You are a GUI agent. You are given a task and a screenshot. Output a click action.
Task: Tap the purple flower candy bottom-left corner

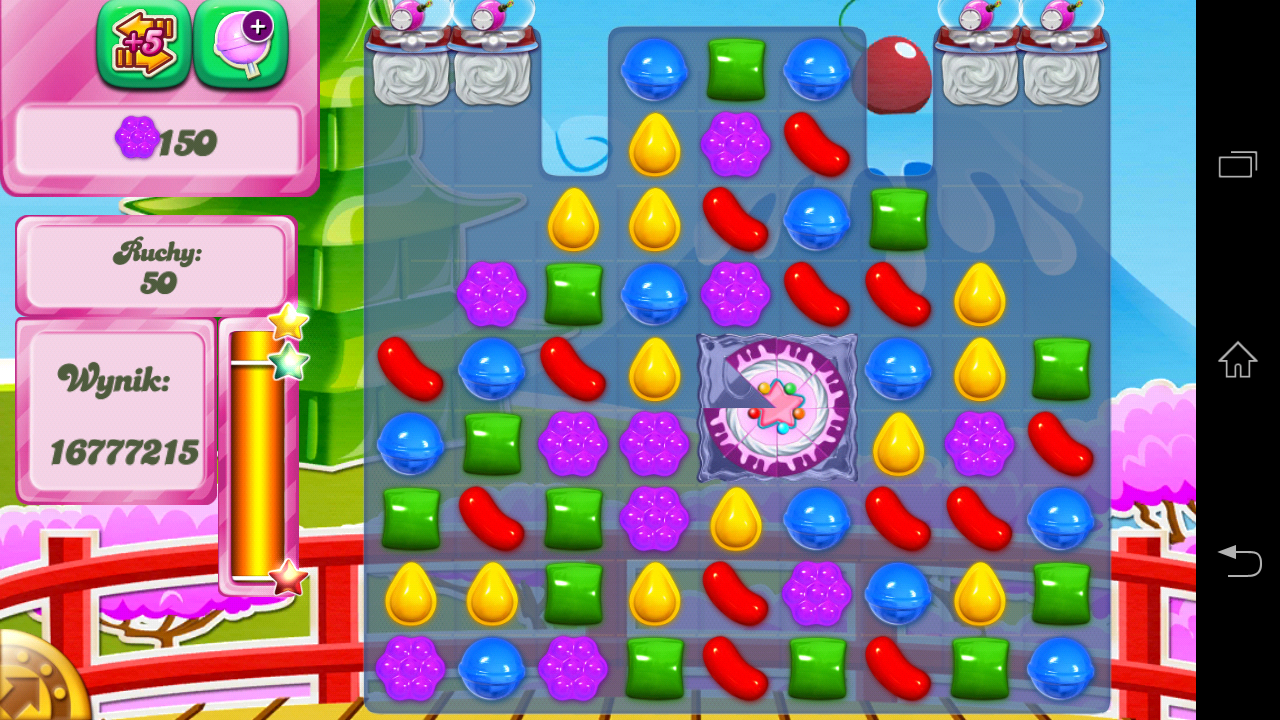(x=412, y=668)
